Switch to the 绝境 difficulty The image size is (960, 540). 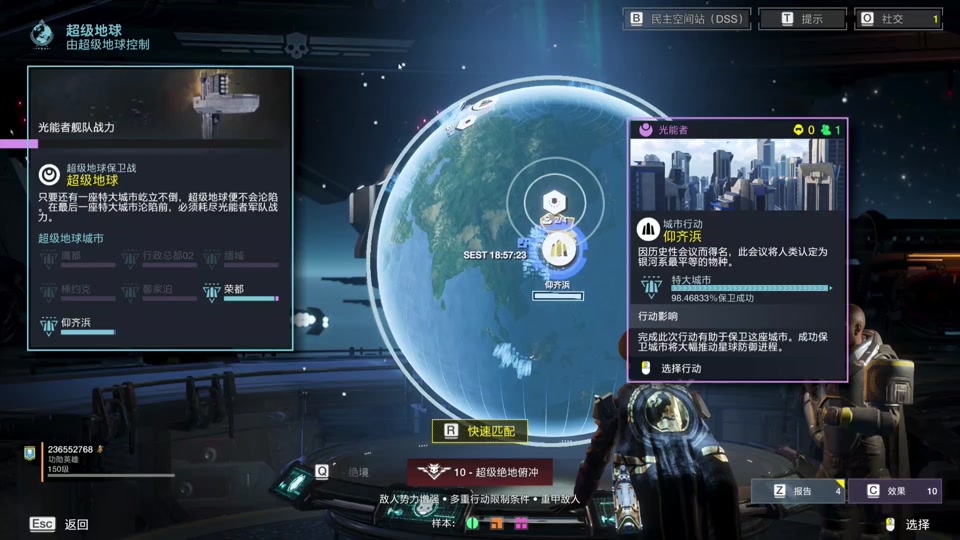(343, 472)
